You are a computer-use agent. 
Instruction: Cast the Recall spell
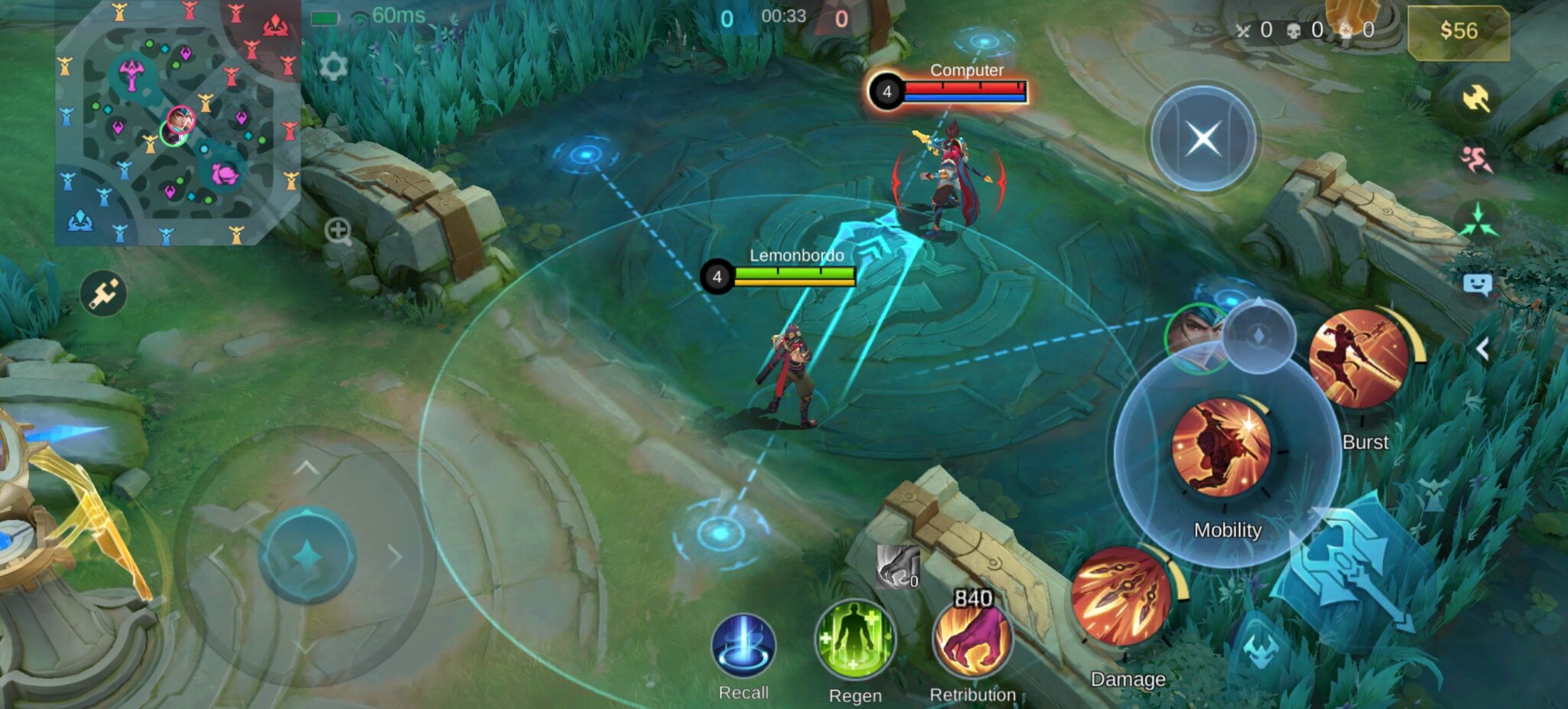(743, 647)
